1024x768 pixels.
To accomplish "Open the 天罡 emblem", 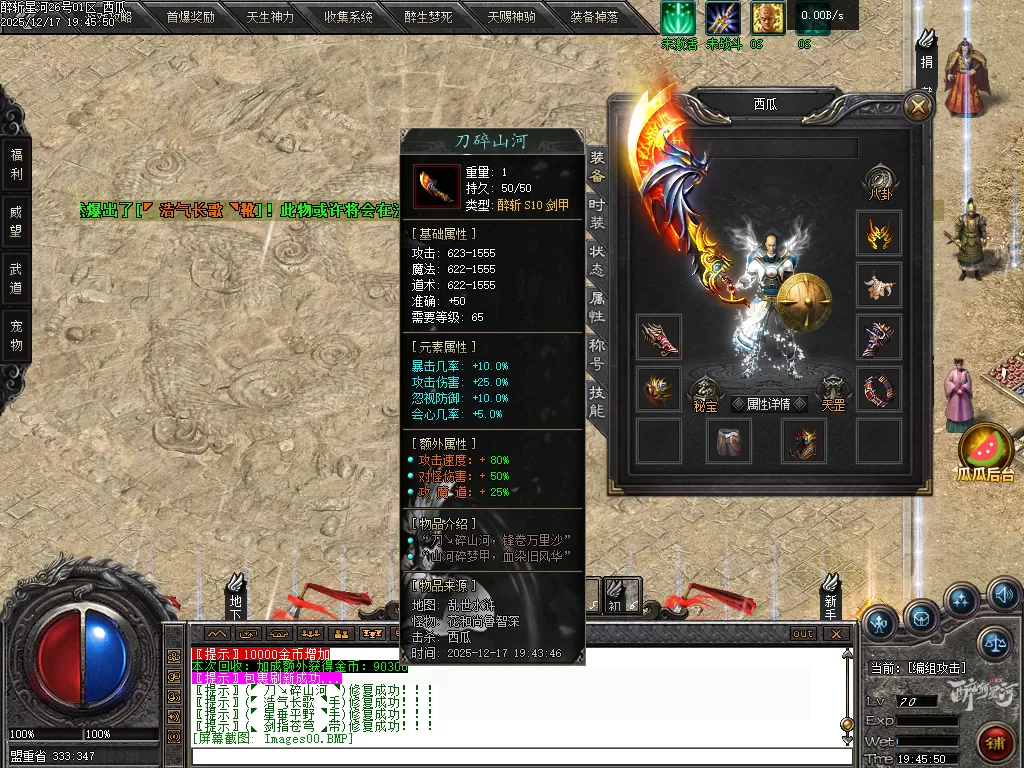I will [834, 392].
